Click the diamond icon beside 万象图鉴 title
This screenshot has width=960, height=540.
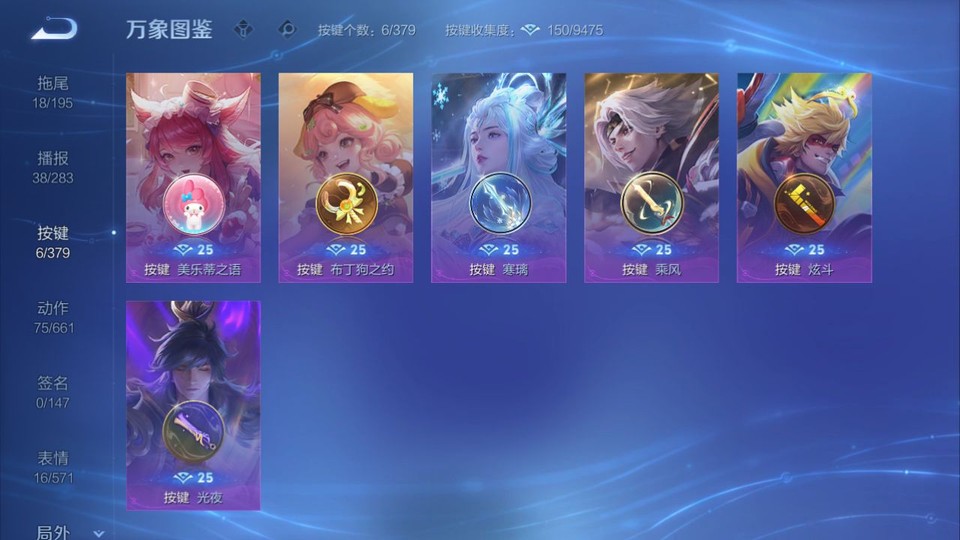[x=244, y=29]
